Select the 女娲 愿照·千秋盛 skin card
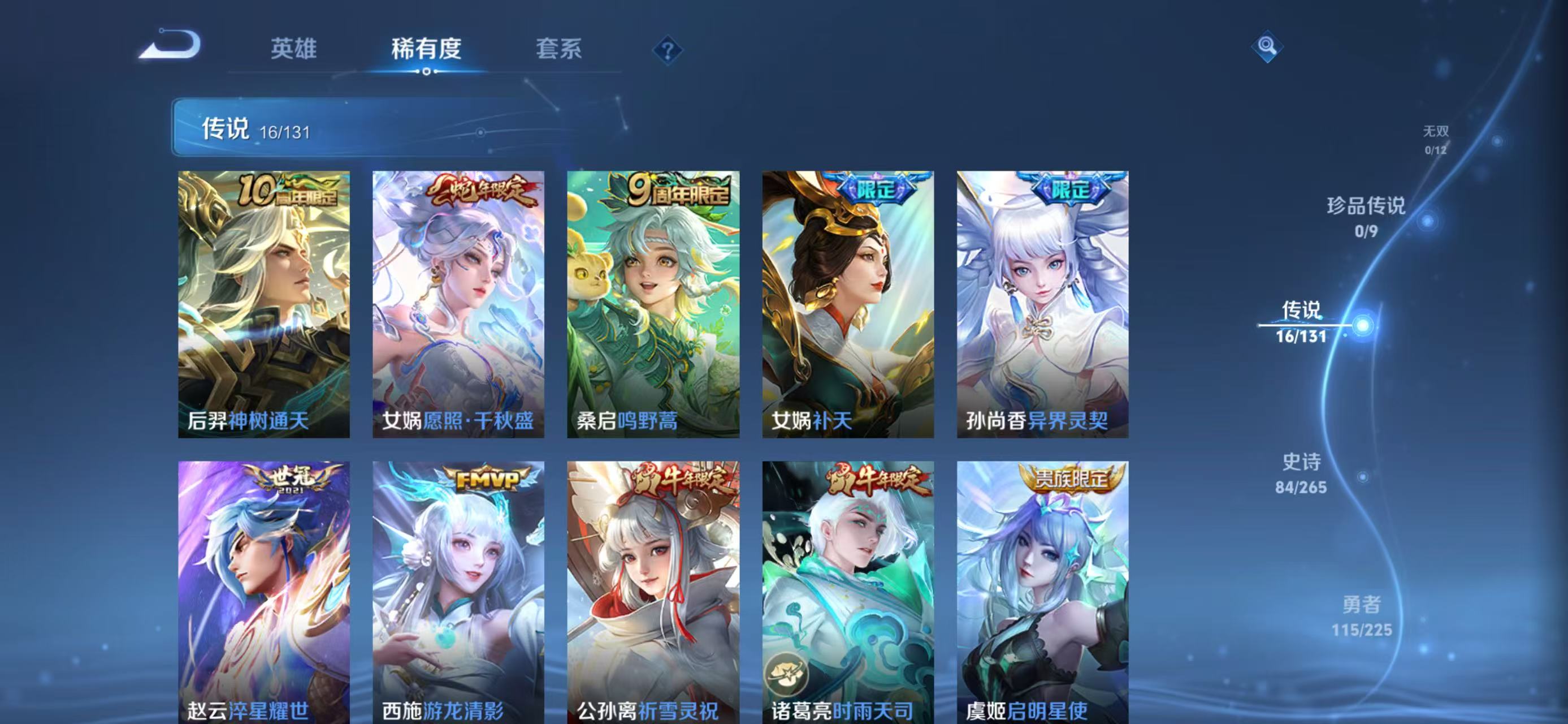 (458, 304)
